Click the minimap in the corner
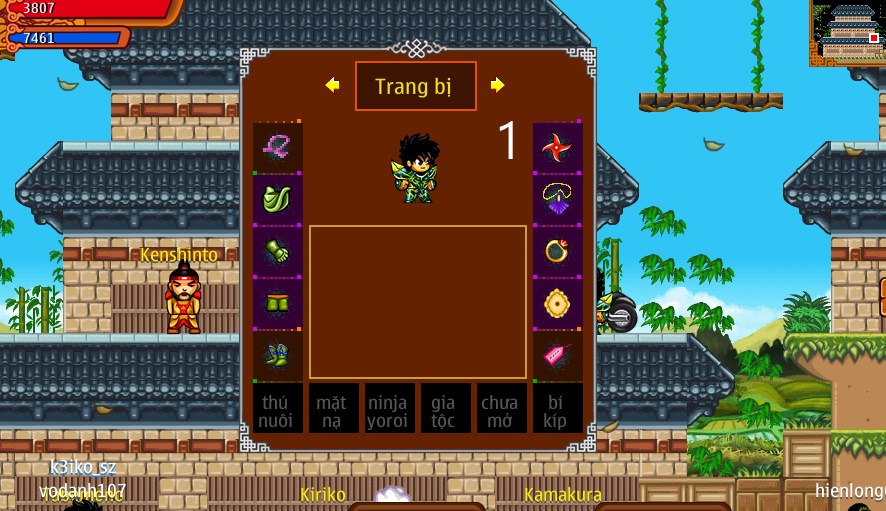This screenshot has width=886, height=511. click(846, 33)
